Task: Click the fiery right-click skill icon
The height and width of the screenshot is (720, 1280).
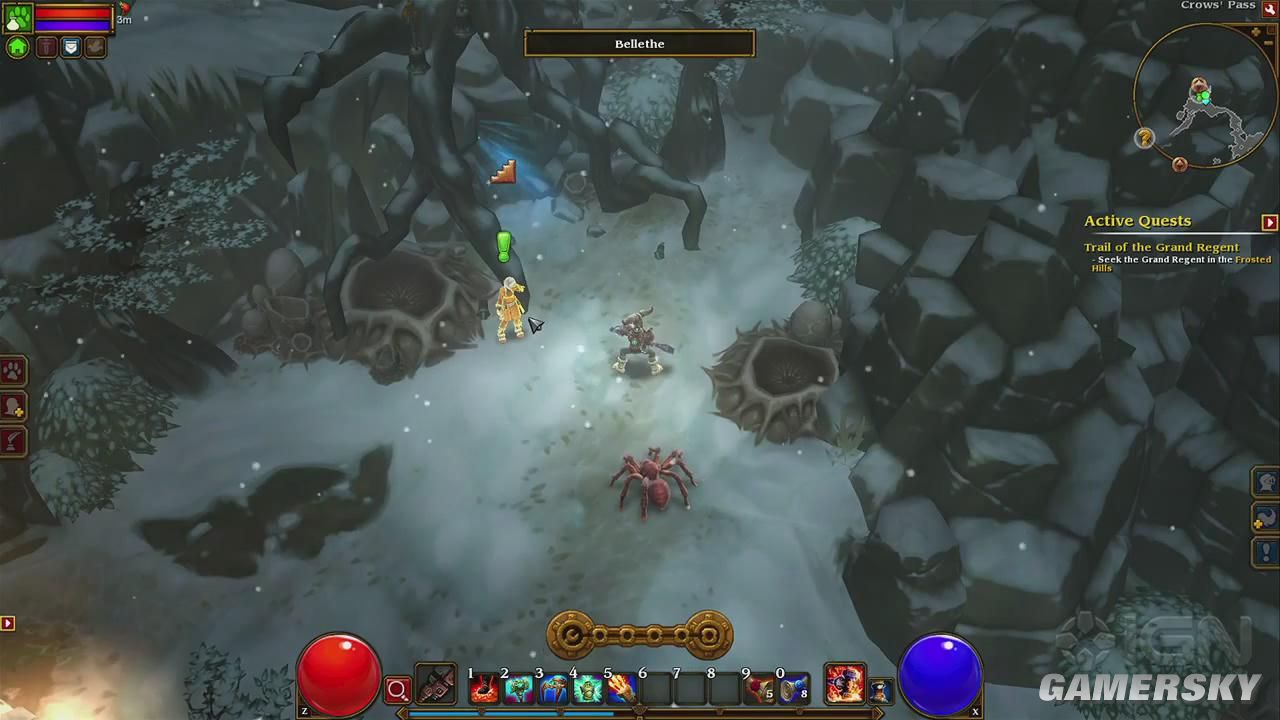Action: pyautogui.click(x=845, y=684)
